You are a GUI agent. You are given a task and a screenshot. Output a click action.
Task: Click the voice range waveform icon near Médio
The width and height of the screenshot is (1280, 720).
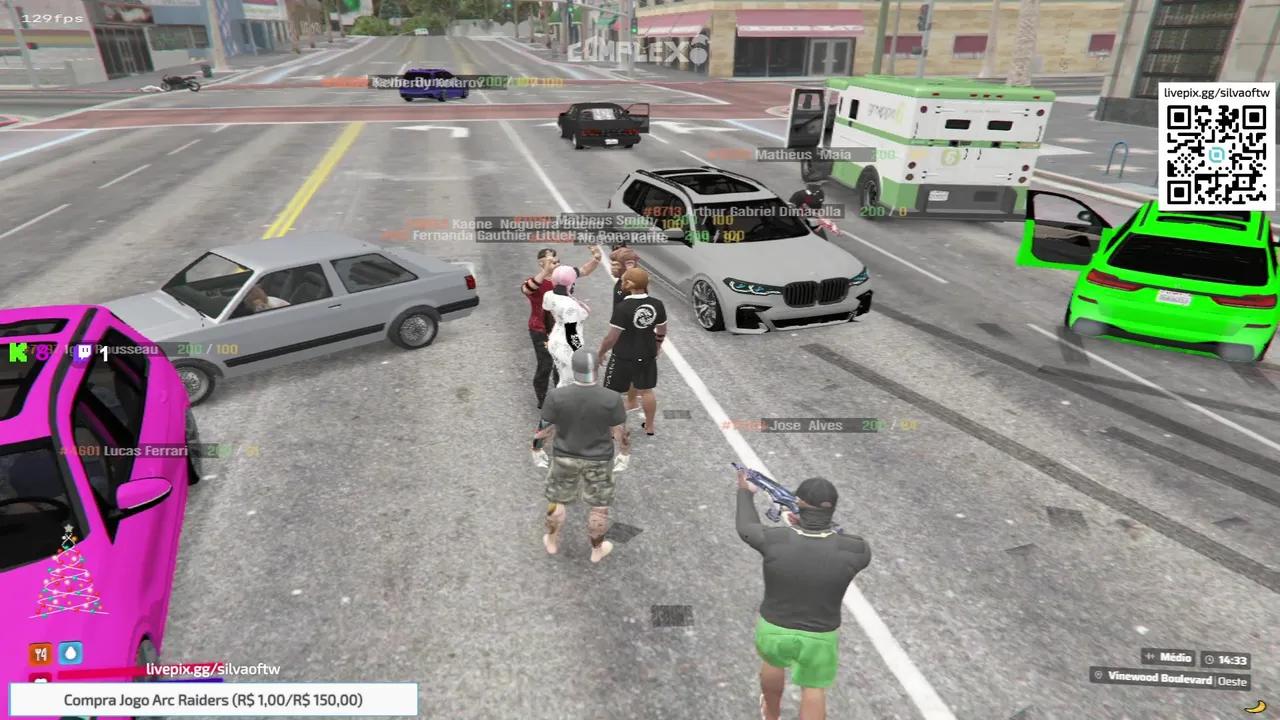tap(1147, 658)
